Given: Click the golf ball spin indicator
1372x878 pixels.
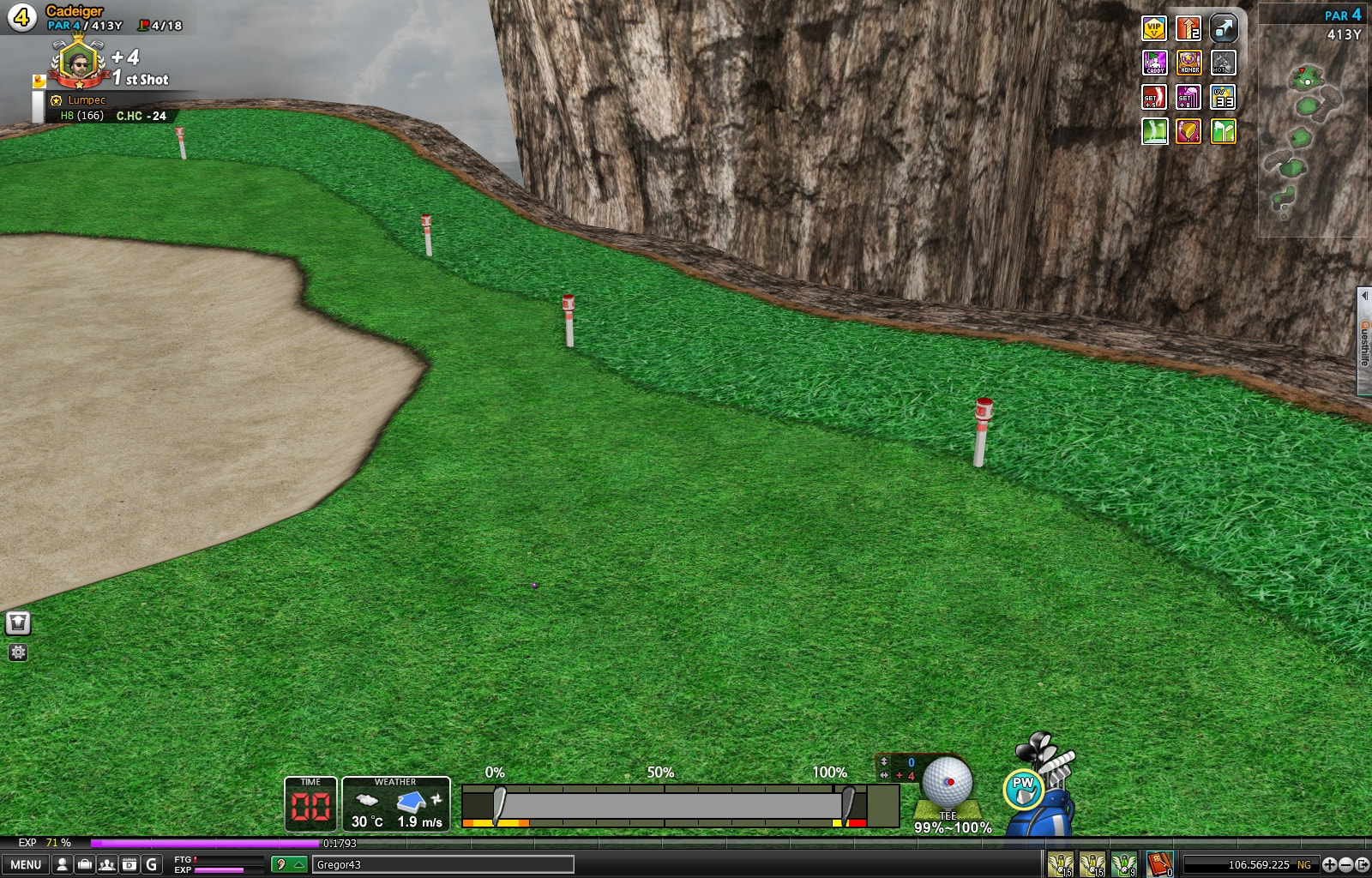Looking at the screenshot, I should 948,782.
